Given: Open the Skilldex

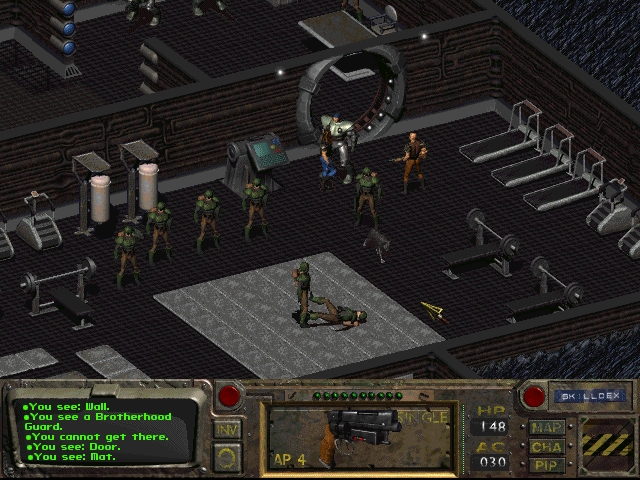Looking at the screenshot, I should pyautogui.click(x=589, y=396).
